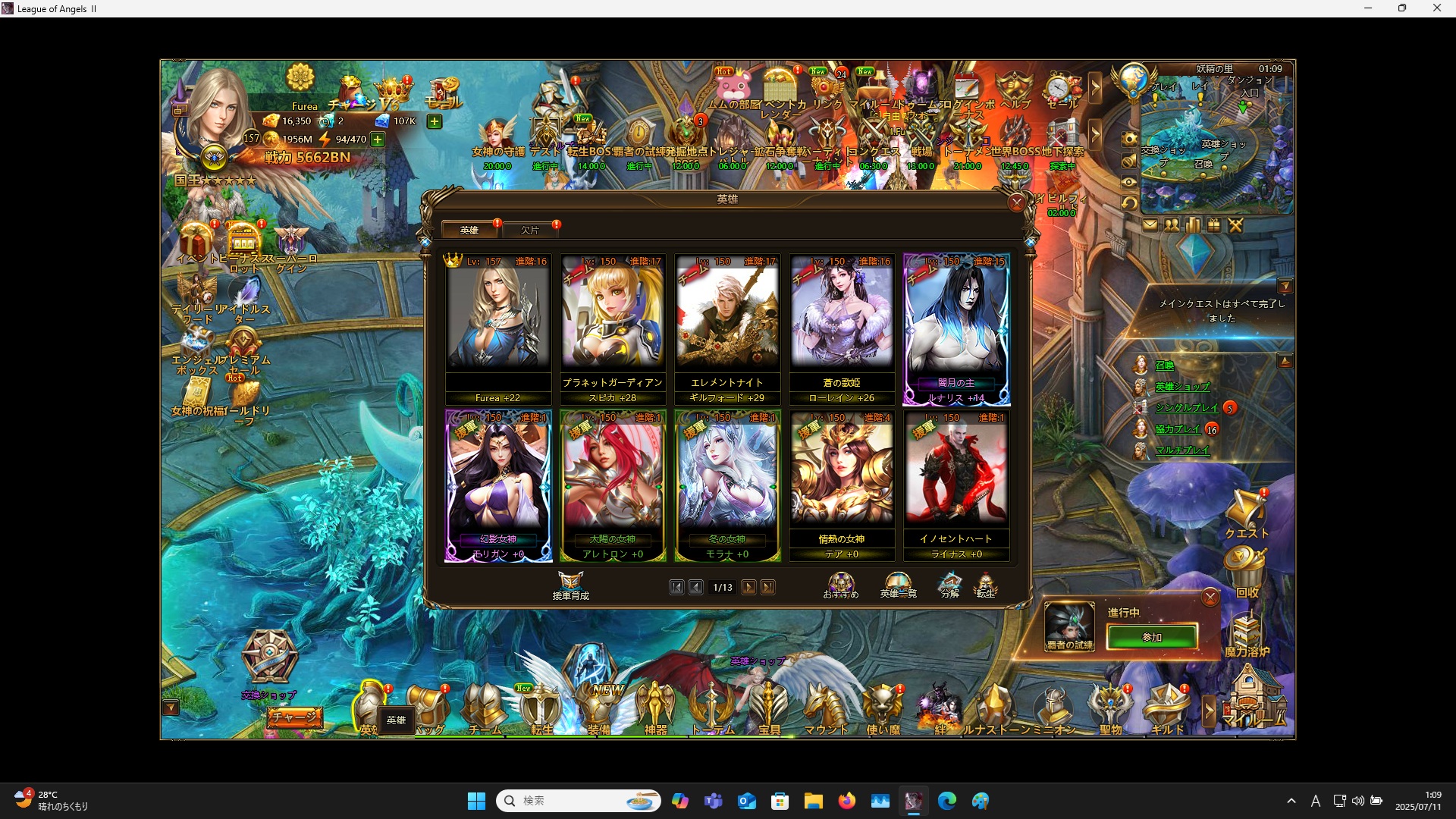Screen dimensions: 1456x819
Task: Select the 英雄 tab in hero window
Action: [469, 230]
